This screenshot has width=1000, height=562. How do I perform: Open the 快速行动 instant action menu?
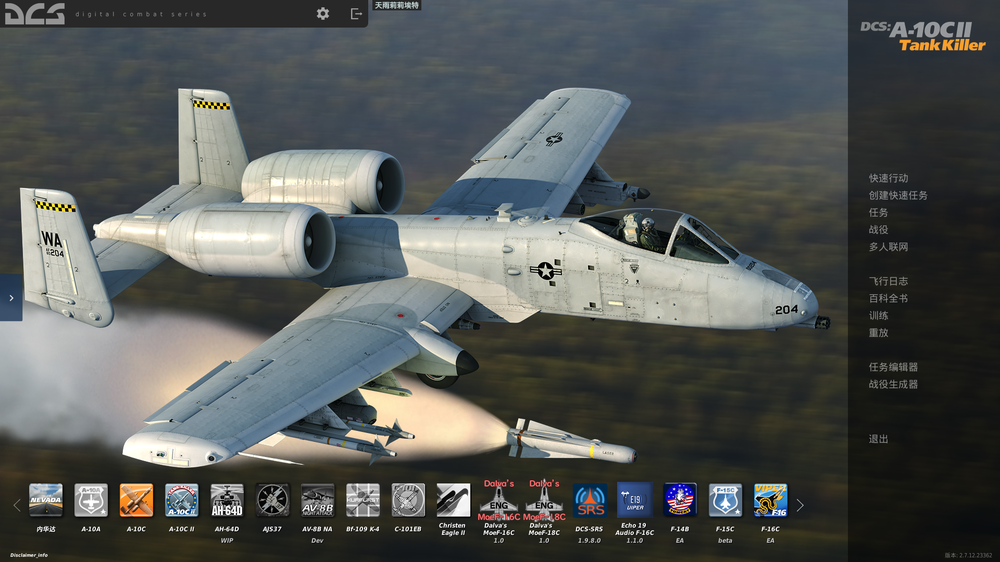point(888,178)
